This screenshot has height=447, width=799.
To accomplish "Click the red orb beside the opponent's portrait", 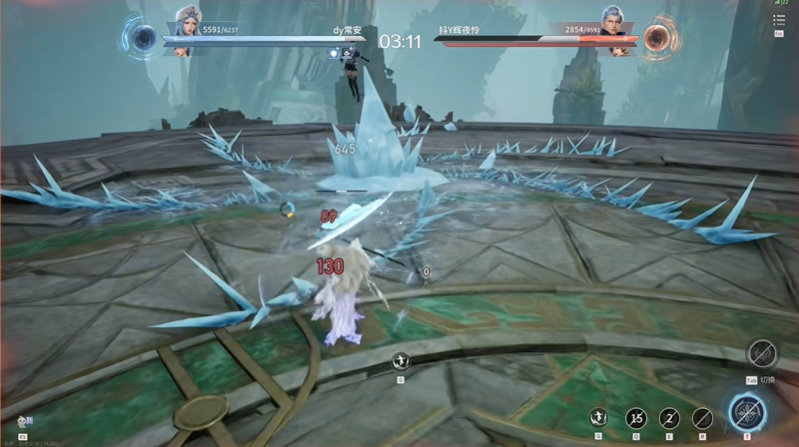I will (x=656, y=38).
